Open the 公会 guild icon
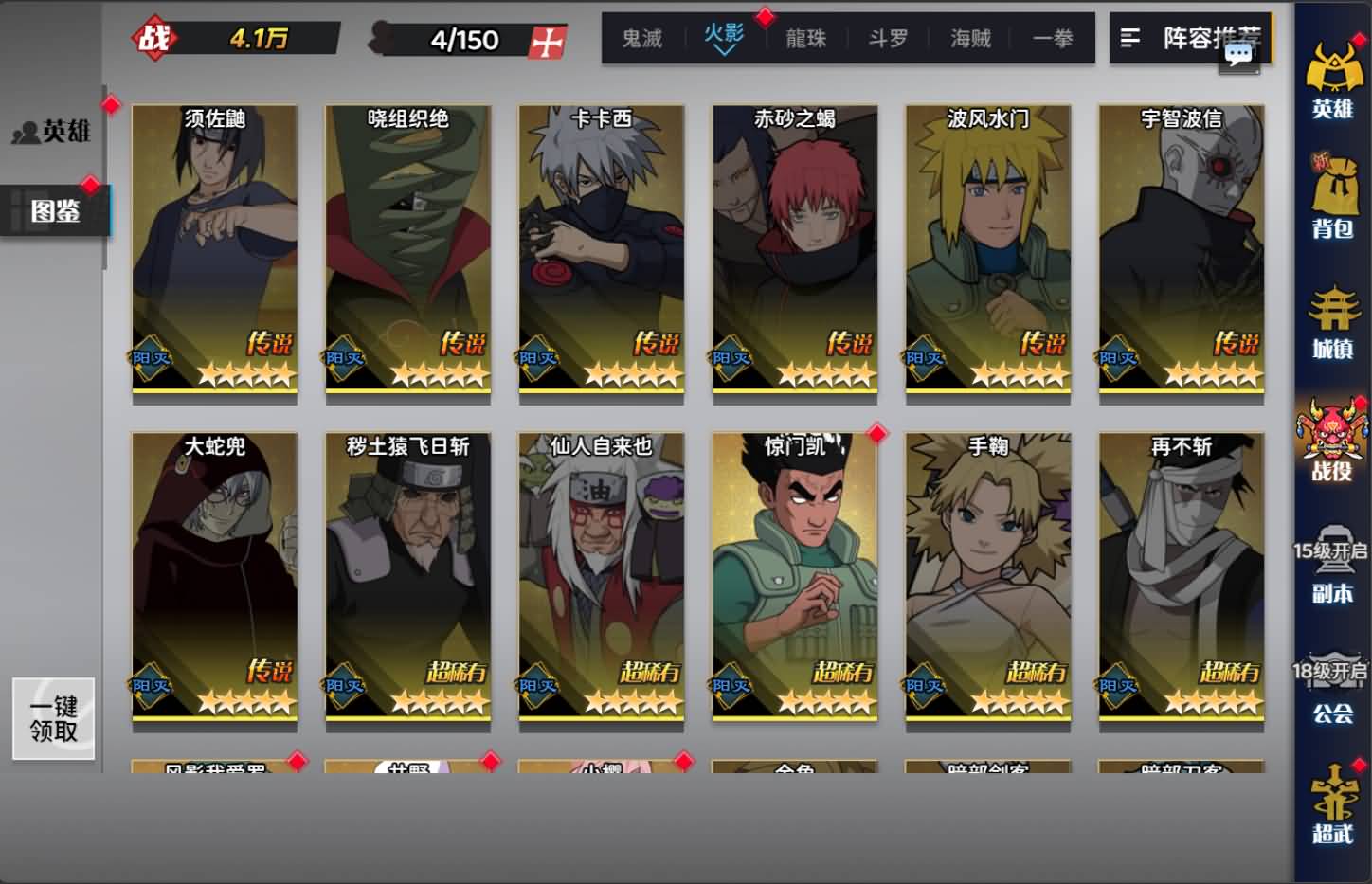1372x884 pixels. (x=1333, y=687)
